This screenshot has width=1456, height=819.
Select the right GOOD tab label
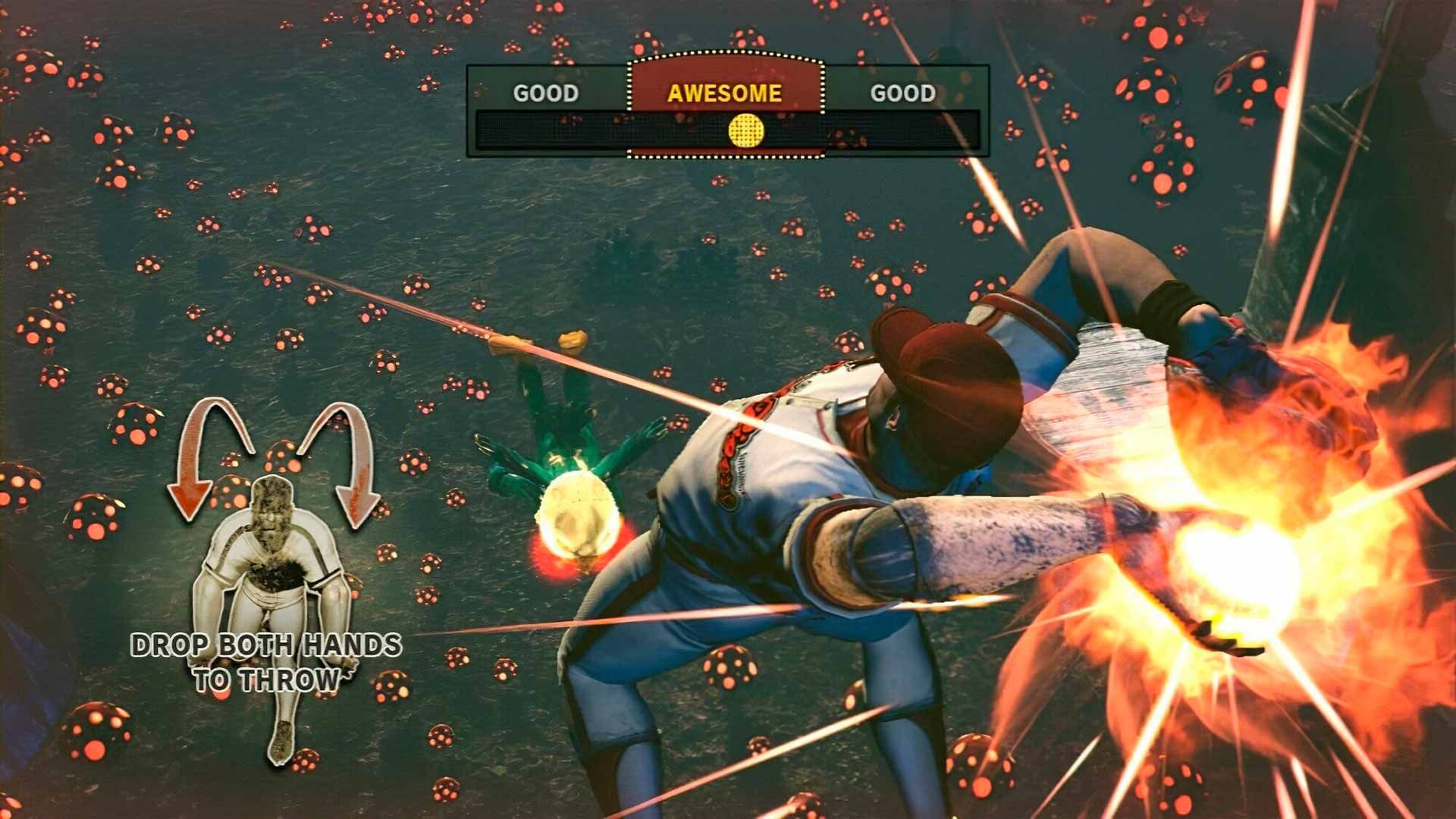tap(902, 93)
